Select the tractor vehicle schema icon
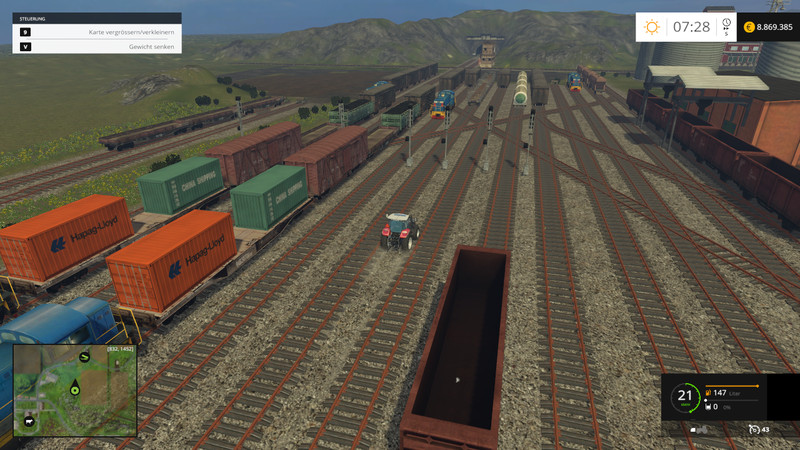 [699, 429]
